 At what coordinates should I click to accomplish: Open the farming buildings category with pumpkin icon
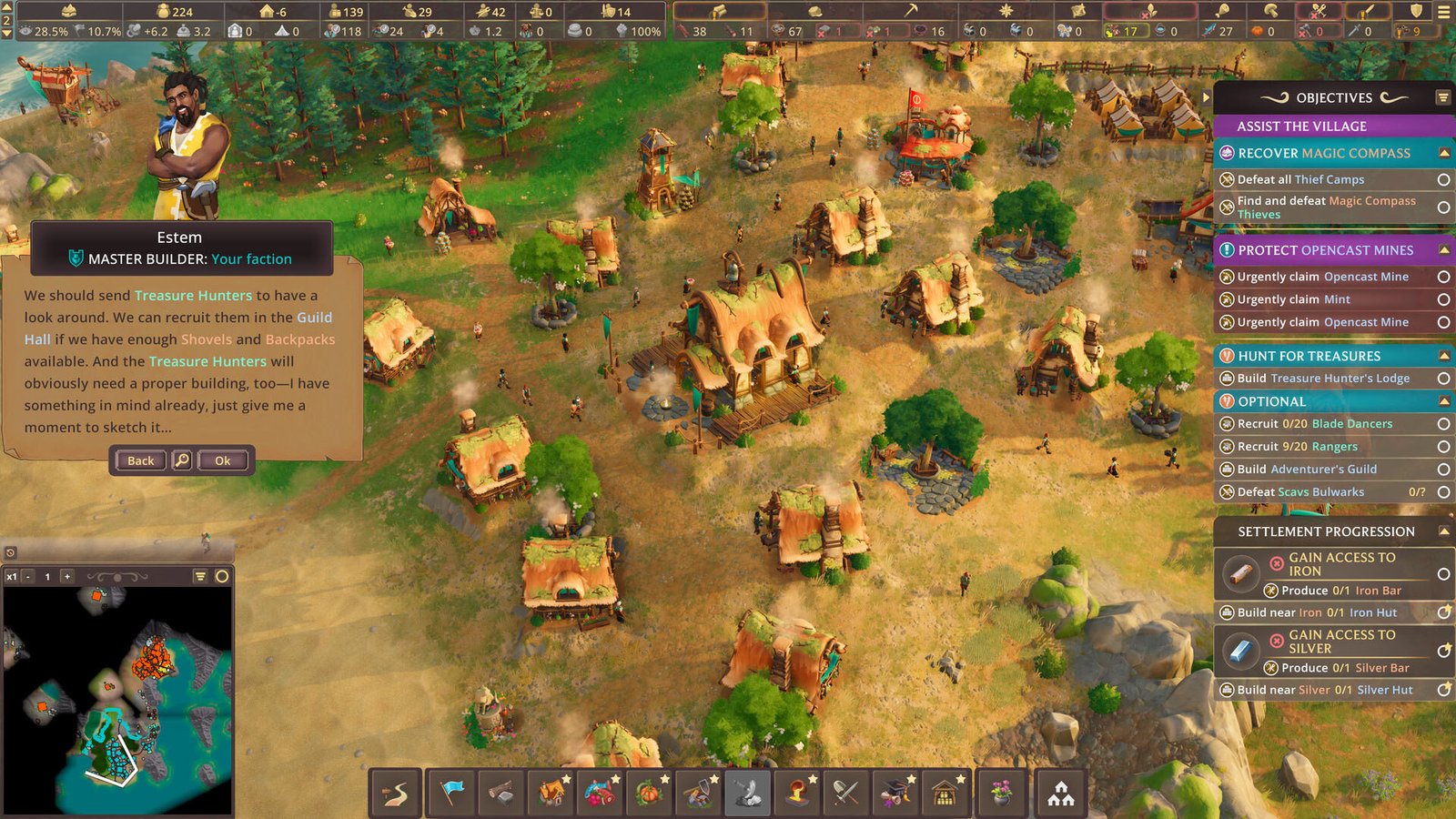pyautogui.click(x=651, y=793)
